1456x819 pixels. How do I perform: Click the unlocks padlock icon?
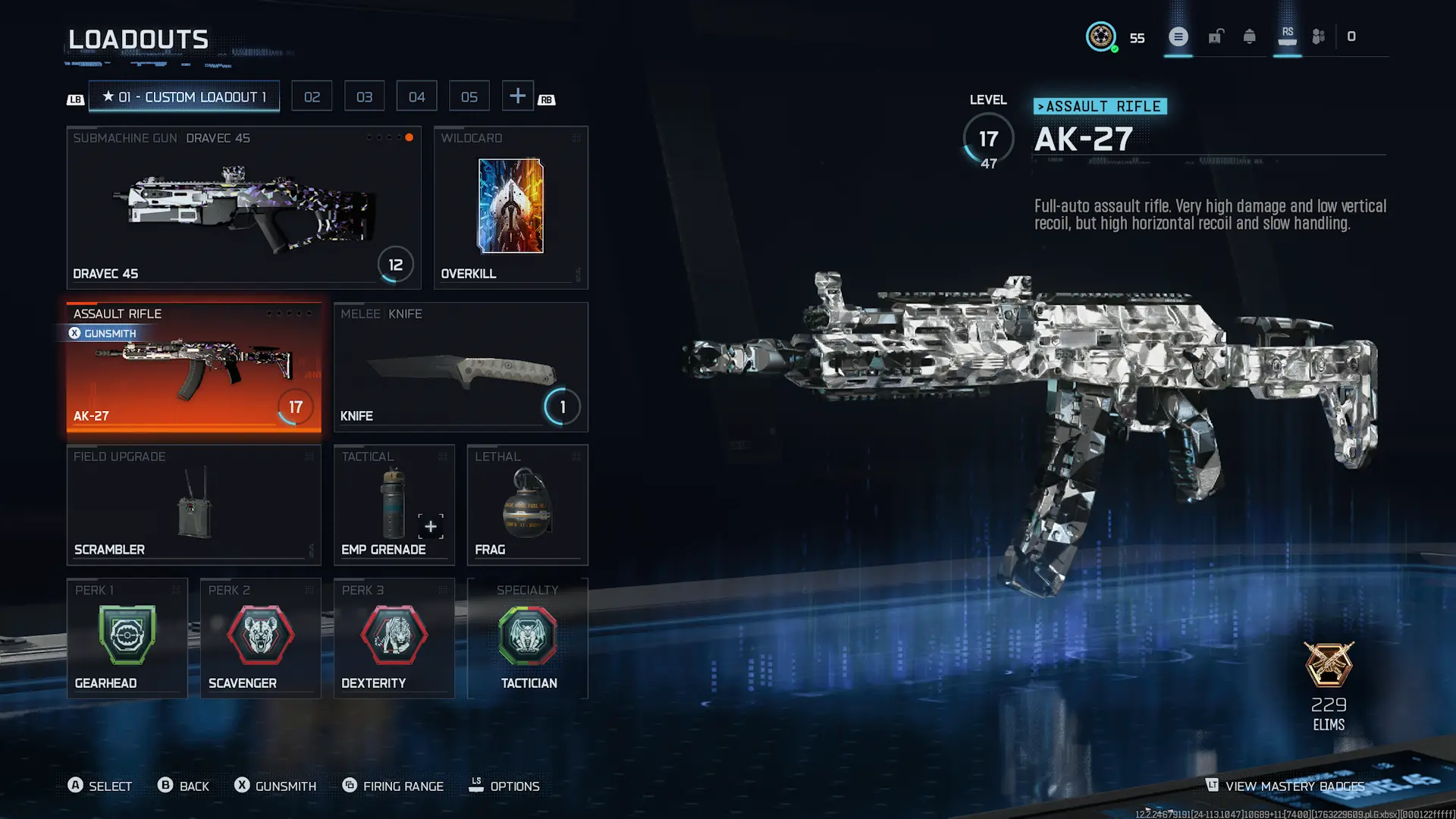pyautogui.click(x=1215, y=36)
